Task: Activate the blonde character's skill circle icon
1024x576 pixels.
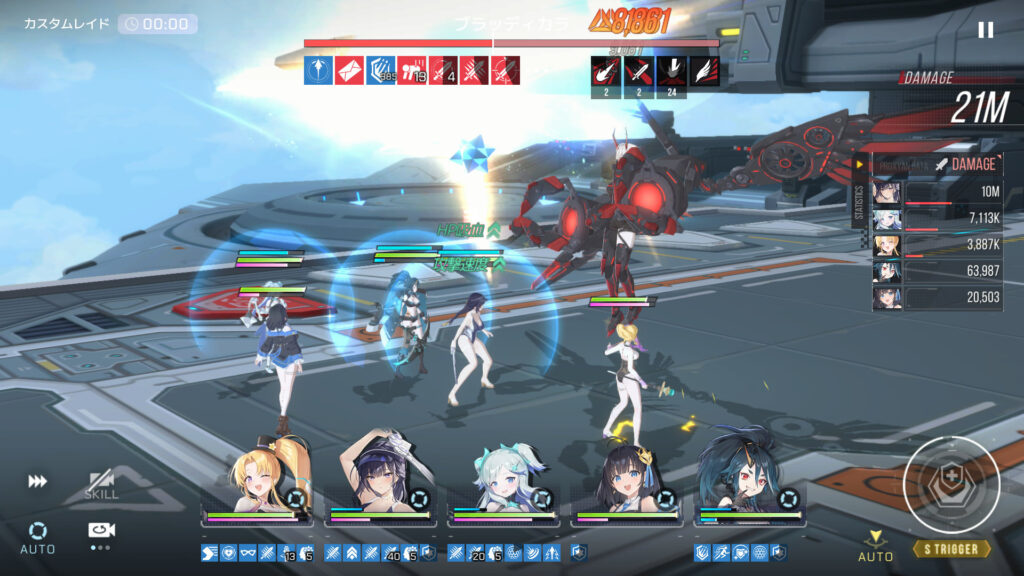Action: tap(296, 498)
